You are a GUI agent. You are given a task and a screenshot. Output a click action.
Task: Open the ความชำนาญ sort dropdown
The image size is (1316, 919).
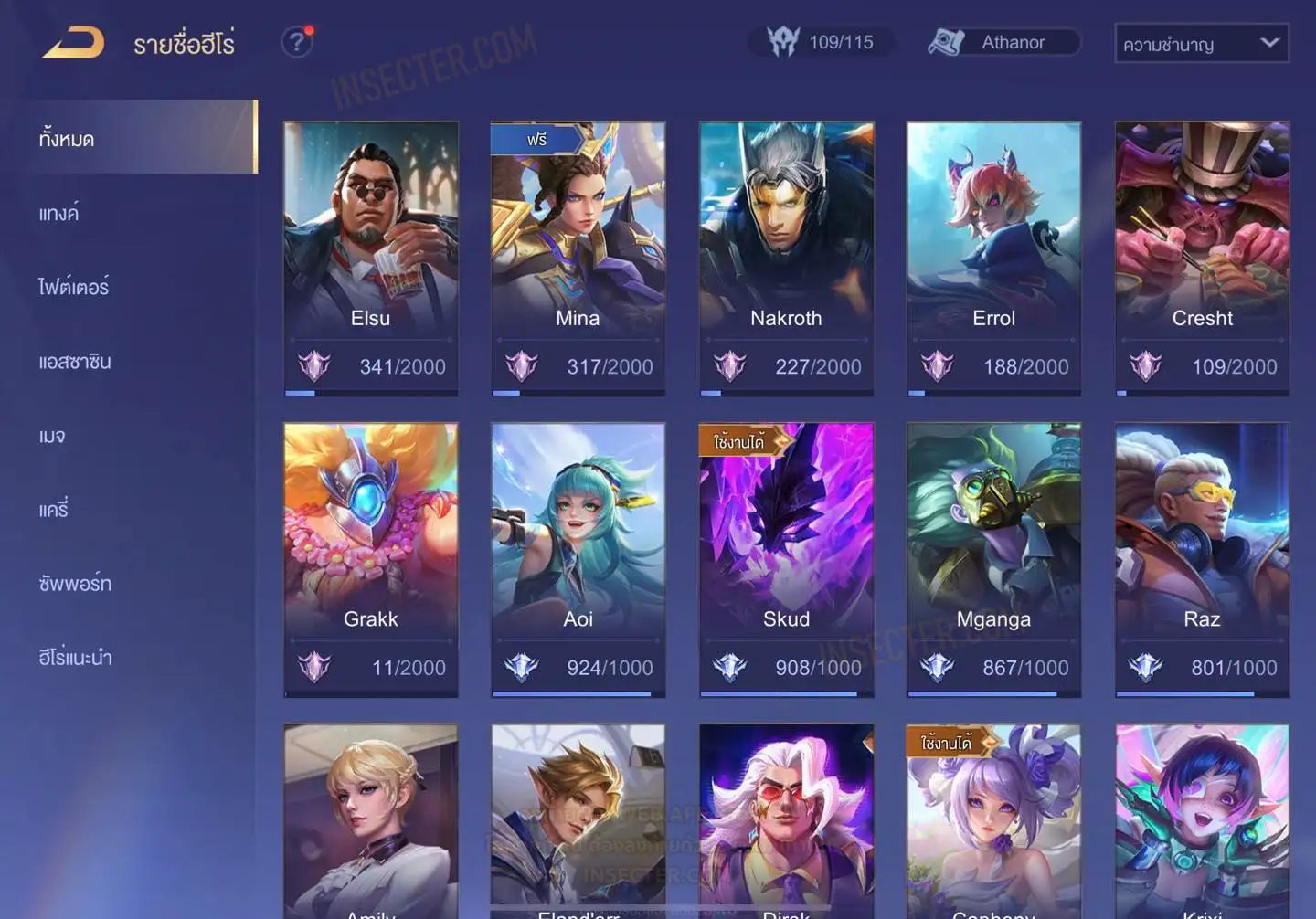point(1201,43)
